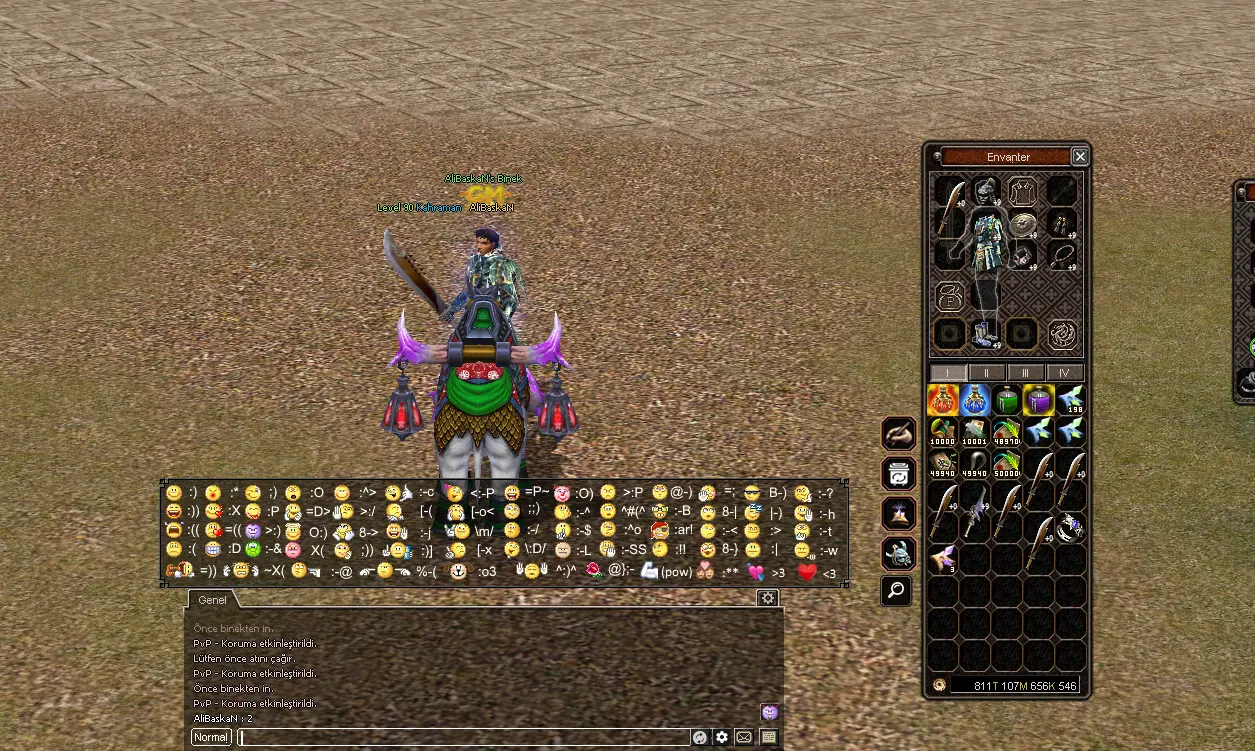The height and width of the screenshot is (751, 1255).
Task: Close the Envanter window
Action: [x=1080, y=157]
